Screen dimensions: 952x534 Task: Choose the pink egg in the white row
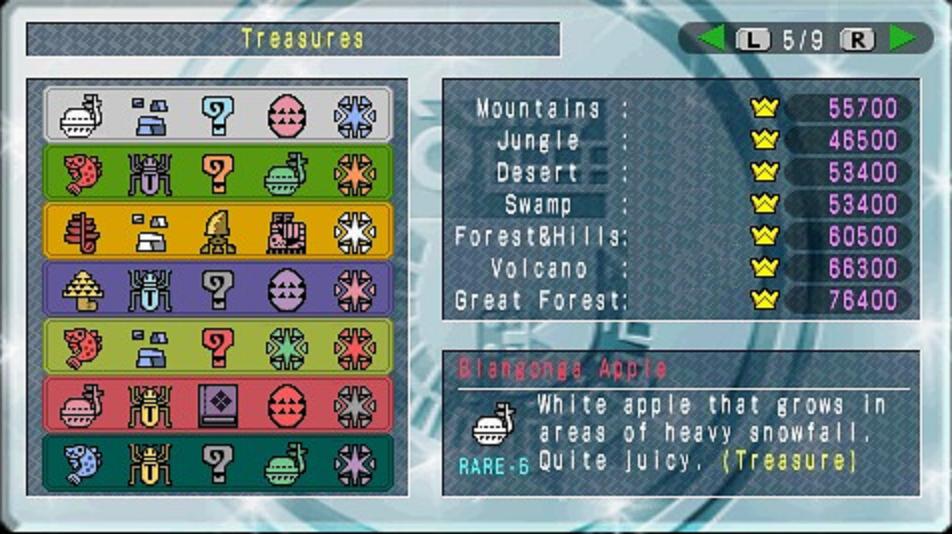click(286, 116)
